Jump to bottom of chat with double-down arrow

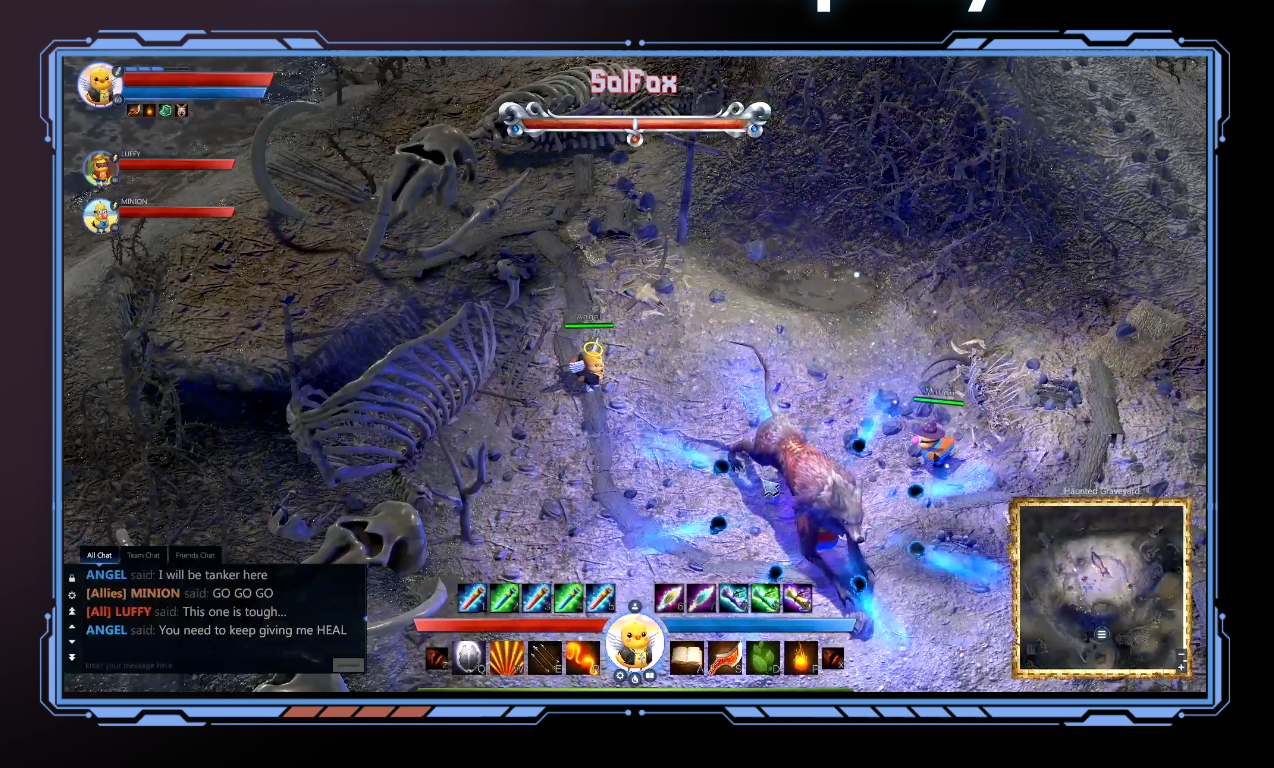[x=72, y=657]
